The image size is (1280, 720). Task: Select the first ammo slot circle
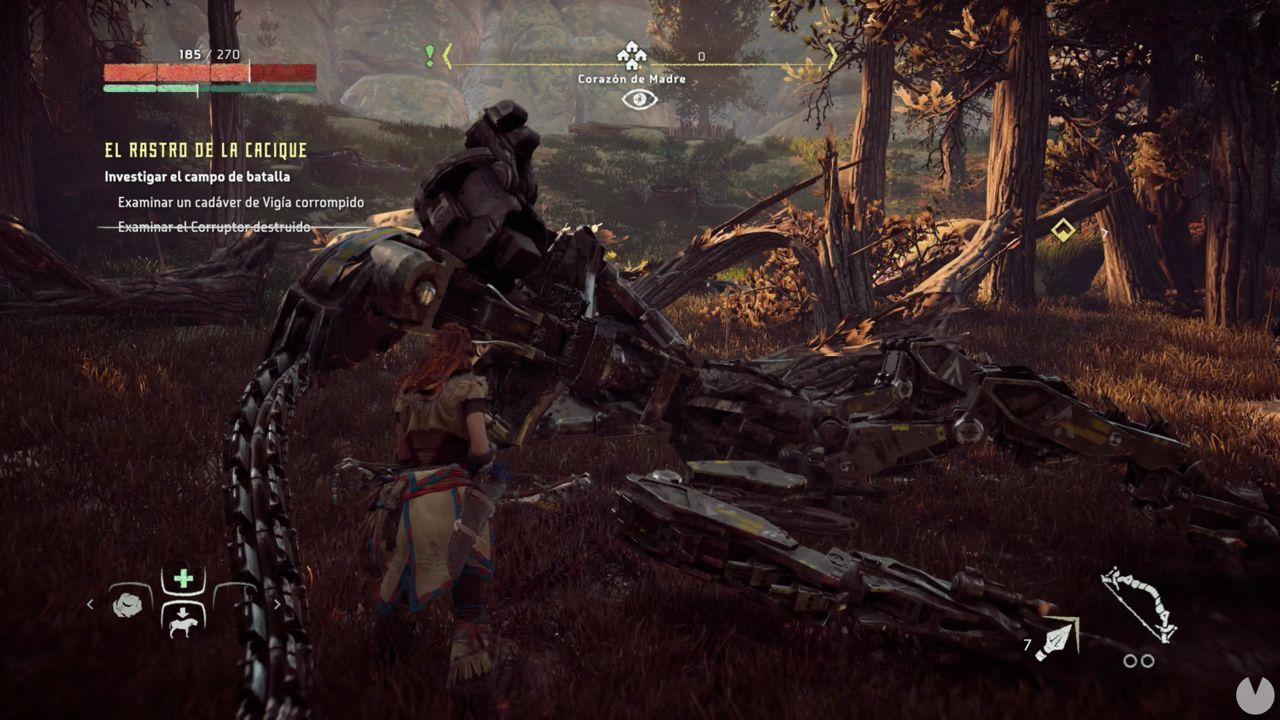[x=1131, y=660]
